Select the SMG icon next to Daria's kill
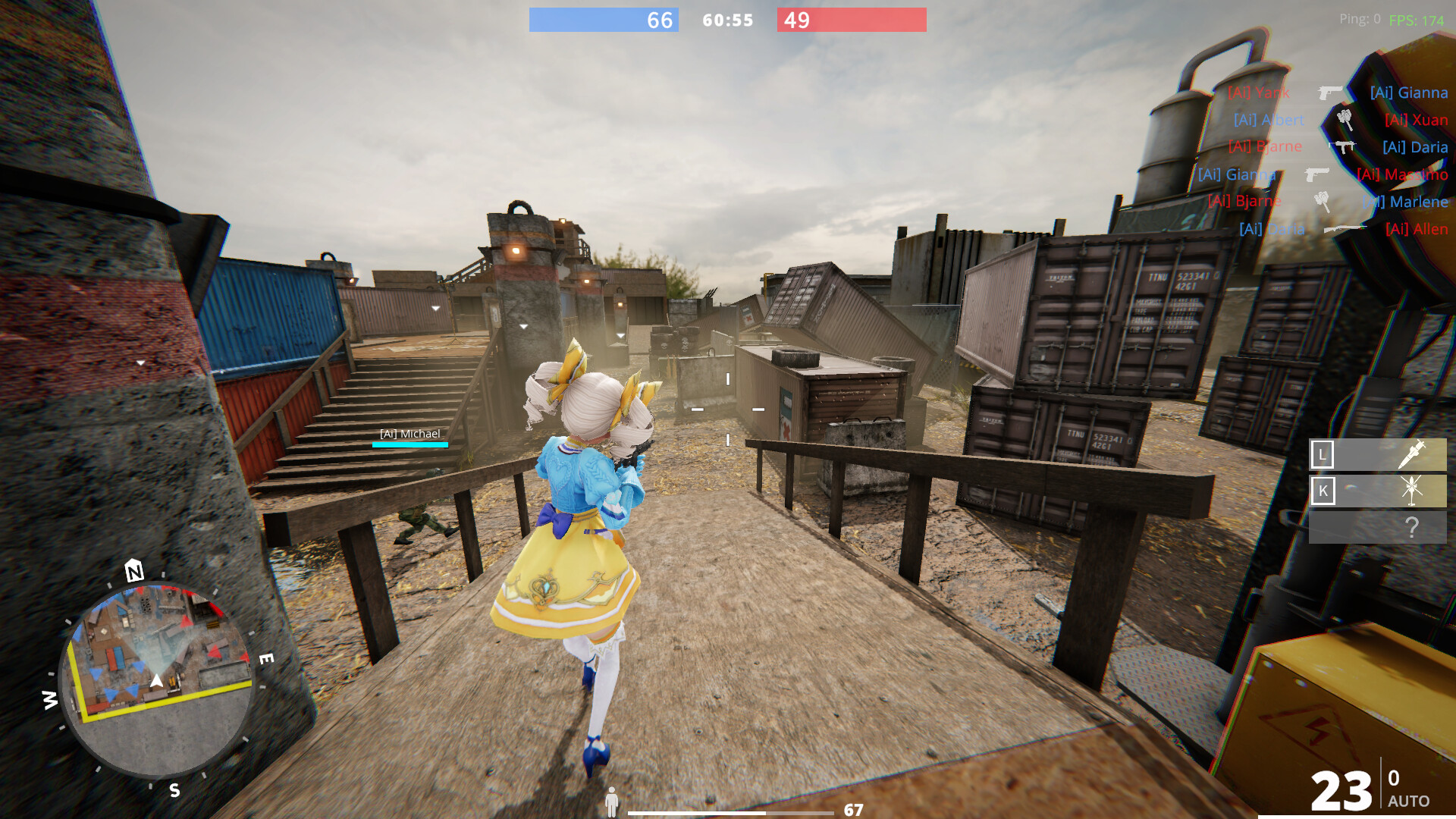Viewport: 1456px width, 819px height. tap(1343, 146)
